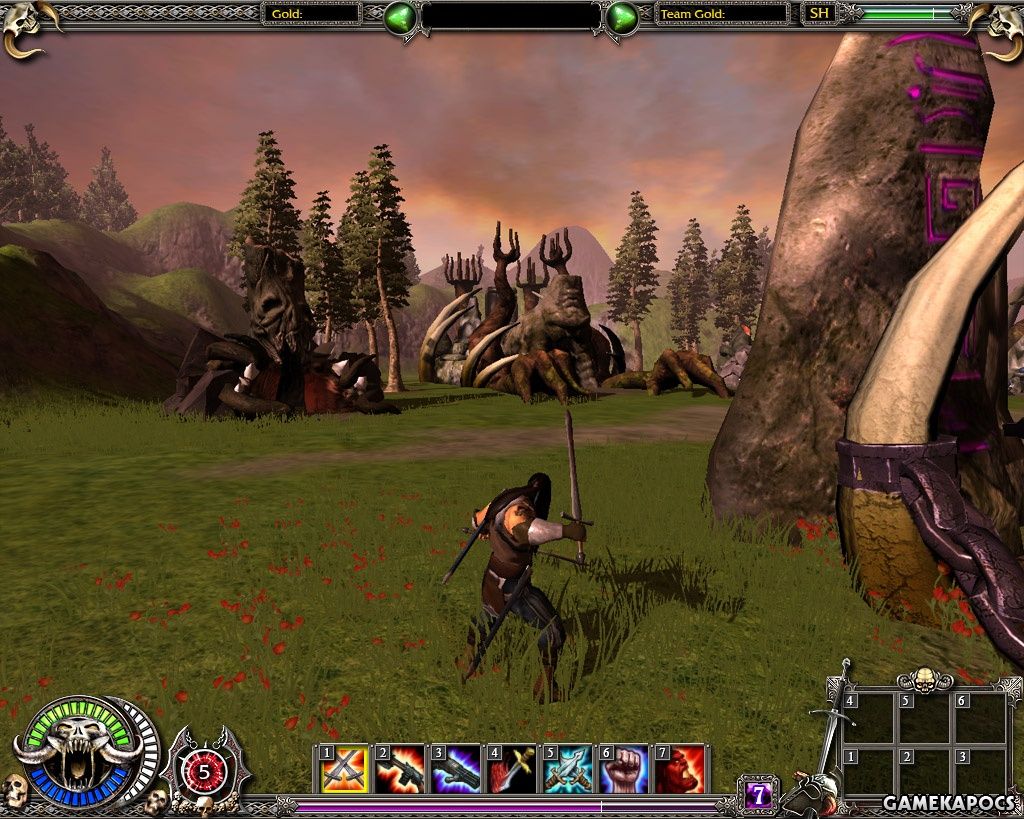Select the red roaring face ability in slot 7
The width and height of the screenshot is (1024, 819).
click(680, 770)
